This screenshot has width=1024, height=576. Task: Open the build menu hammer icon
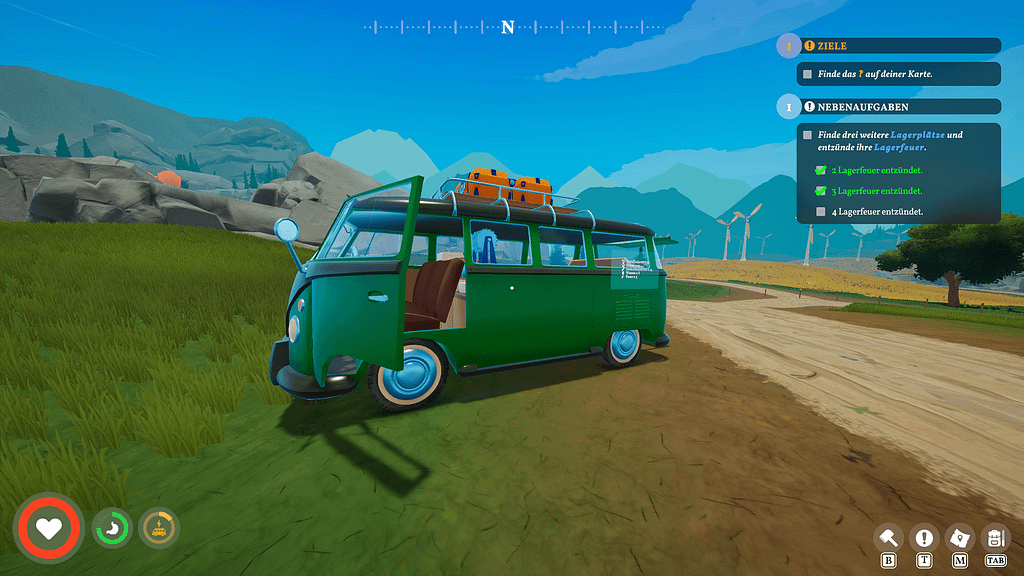(888, 538)
